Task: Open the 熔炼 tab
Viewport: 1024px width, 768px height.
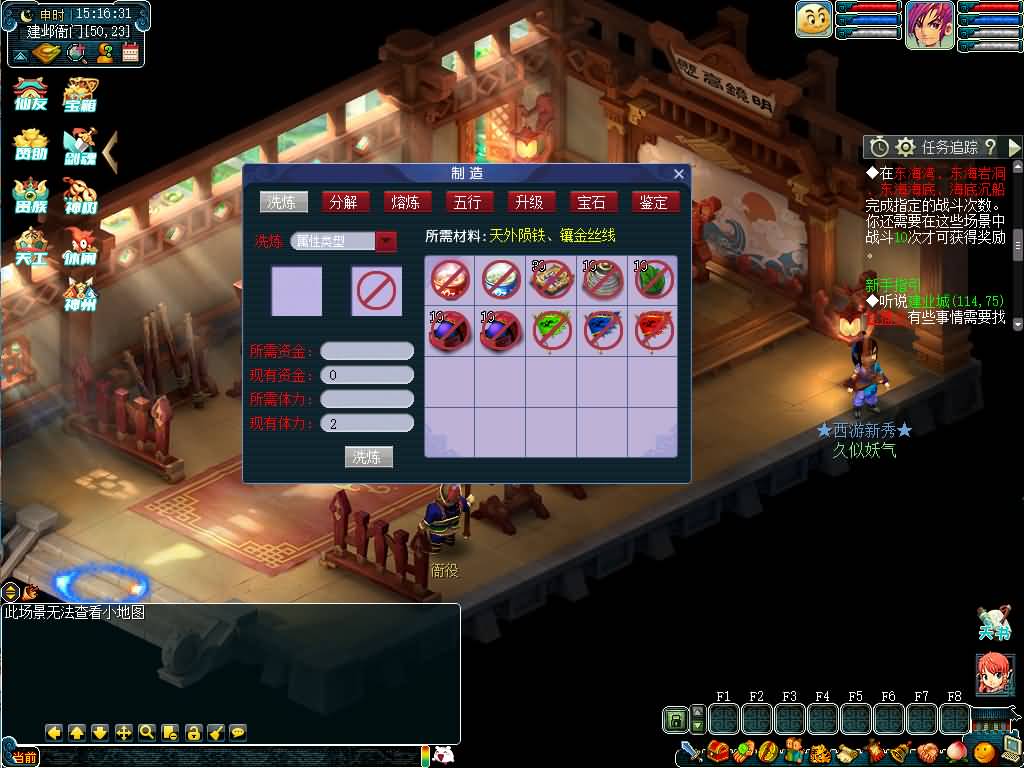Action: [x=405, y=202]
